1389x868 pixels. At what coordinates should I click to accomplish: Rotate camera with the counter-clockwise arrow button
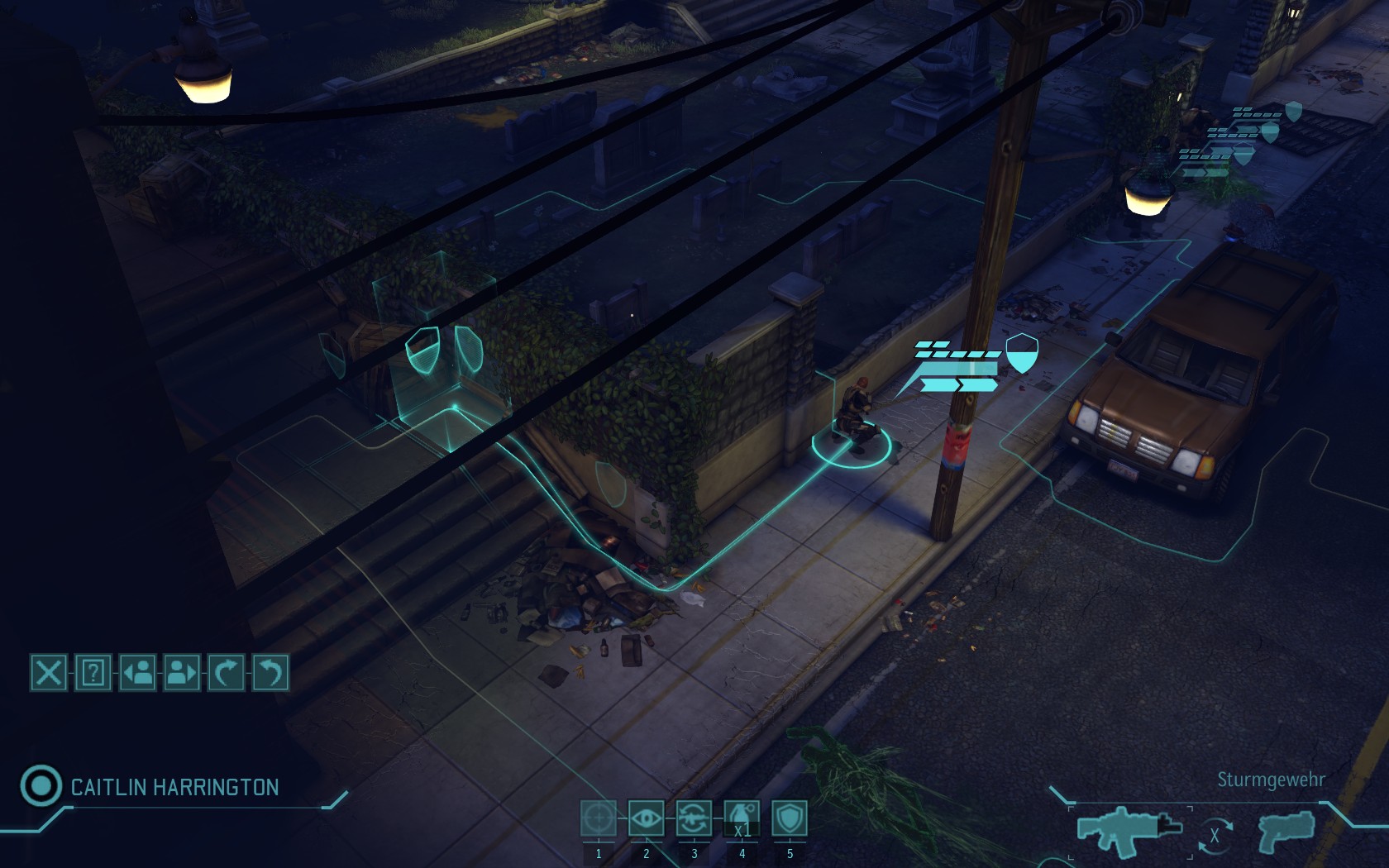(x=270, y=673)
